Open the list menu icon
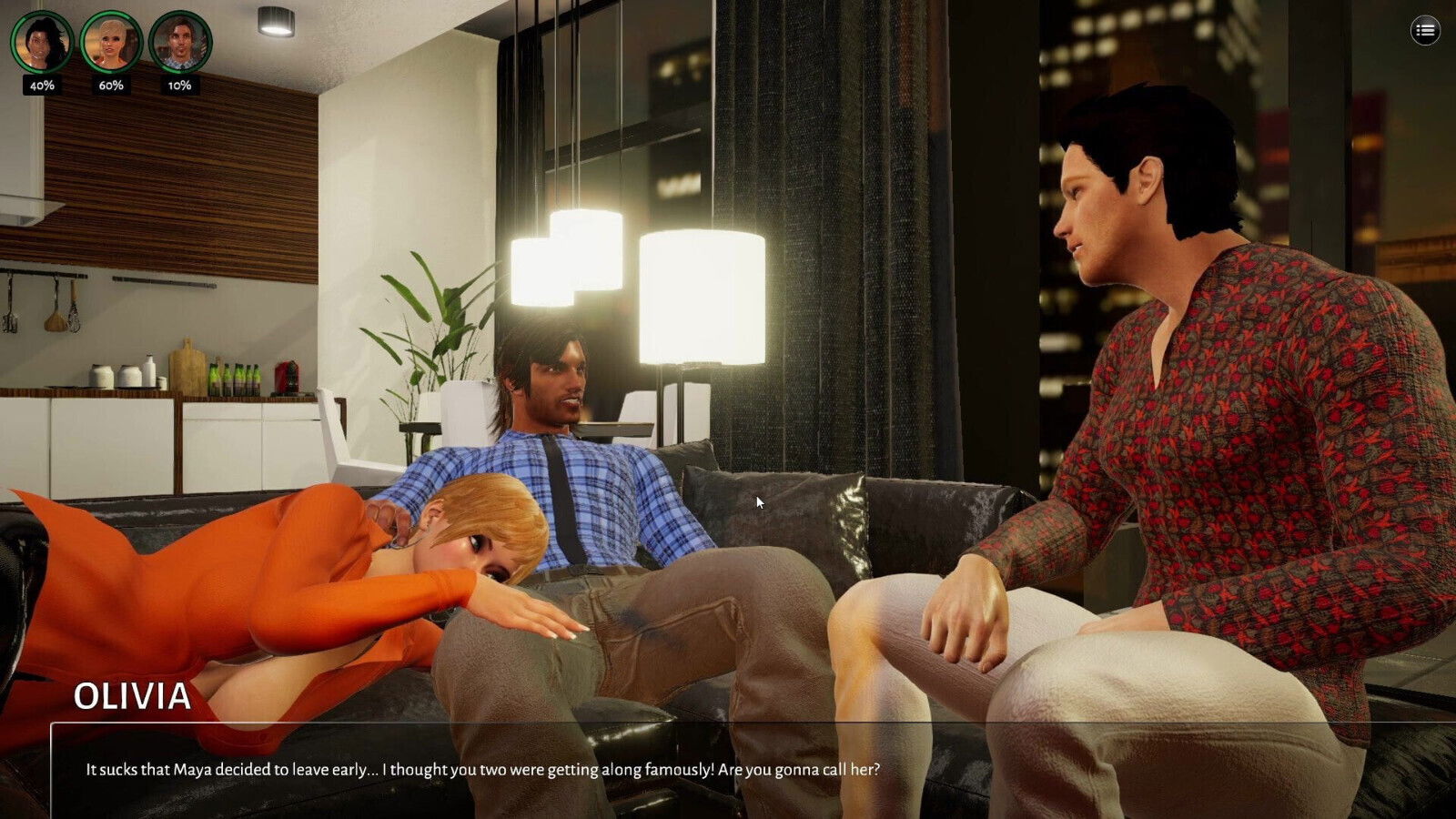1456x819 pixels. pos(1425,31)
